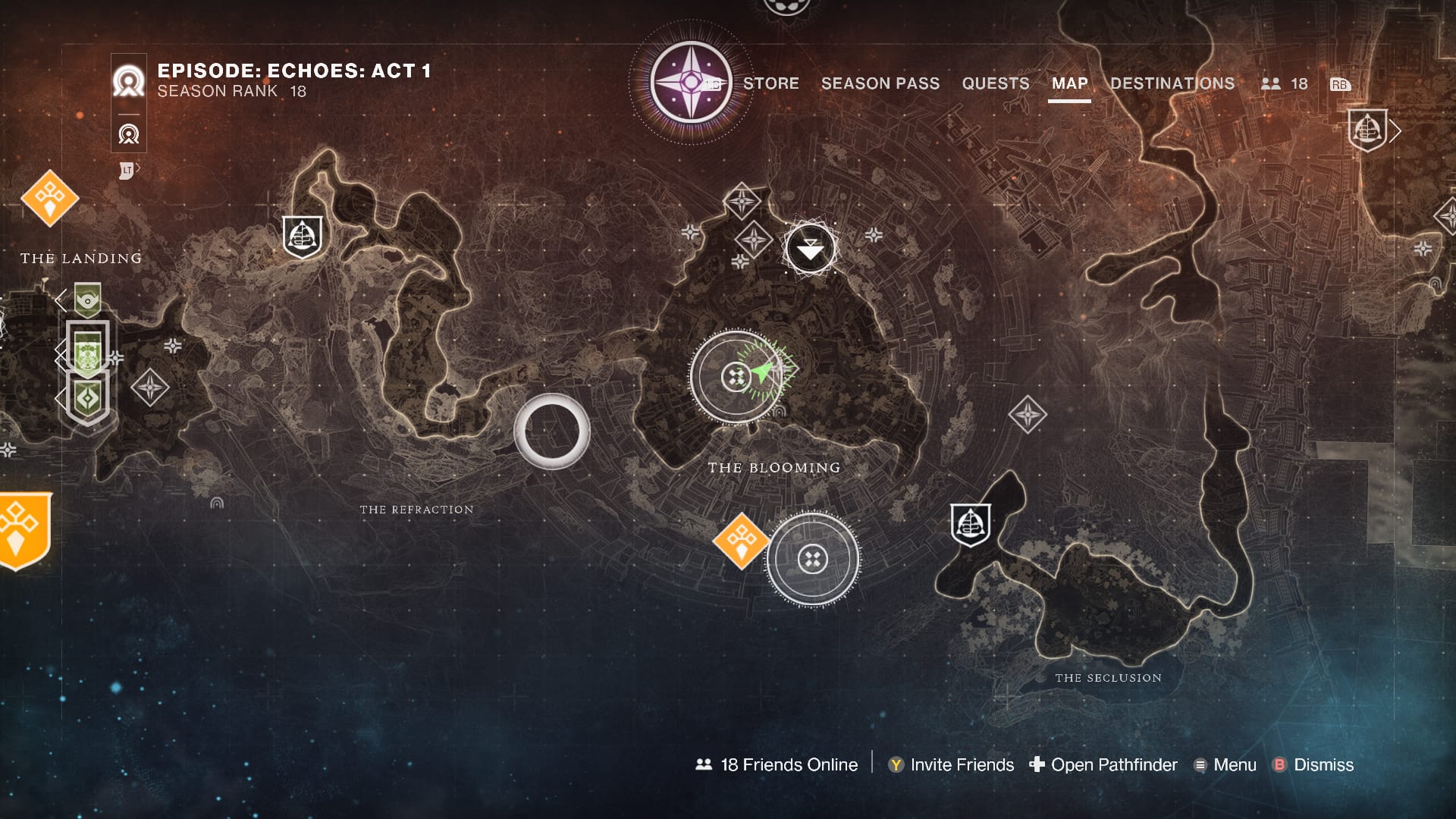The height and width of the screenshot is (819, 1456).
Task: Open the purple compass Pathfinder emblem
Action: [x=690, y=82]
